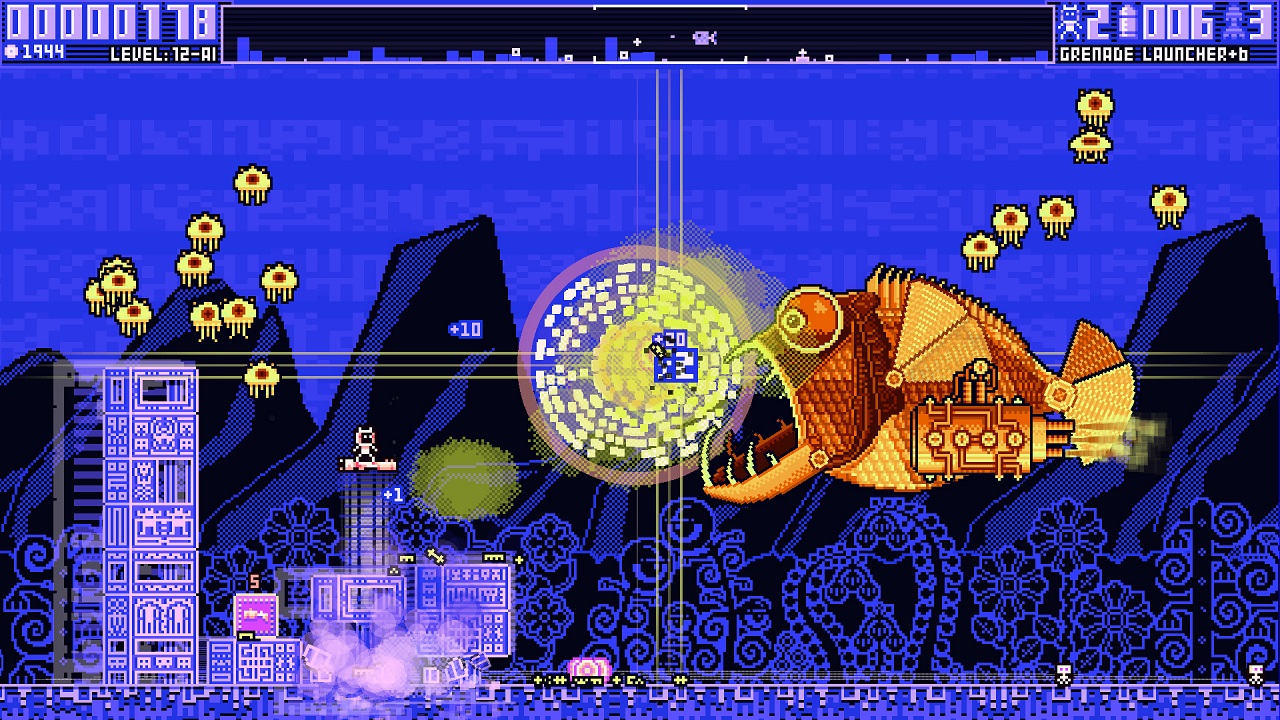Click the robot lives icon in the top-right HUD
The height and width of the screenshot is (720, 1280).
pos(1069,19)
